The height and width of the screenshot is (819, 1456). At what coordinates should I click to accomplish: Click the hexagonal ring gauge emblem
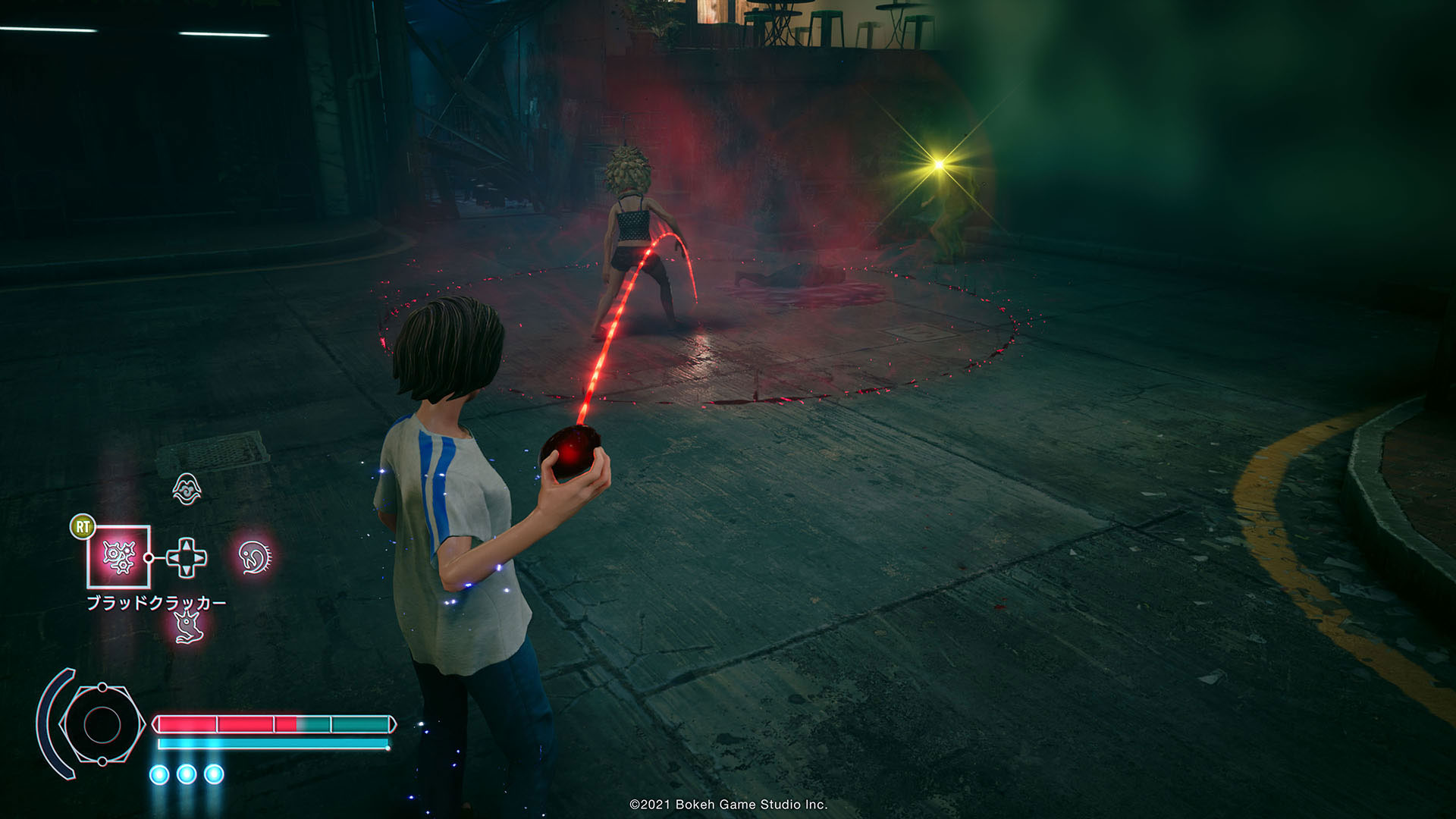[x=102, y=724]
